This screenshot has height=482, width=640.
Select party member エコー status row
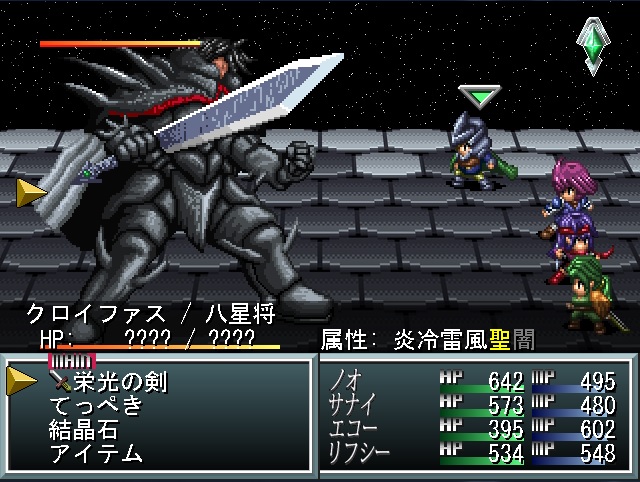[476, 429]
